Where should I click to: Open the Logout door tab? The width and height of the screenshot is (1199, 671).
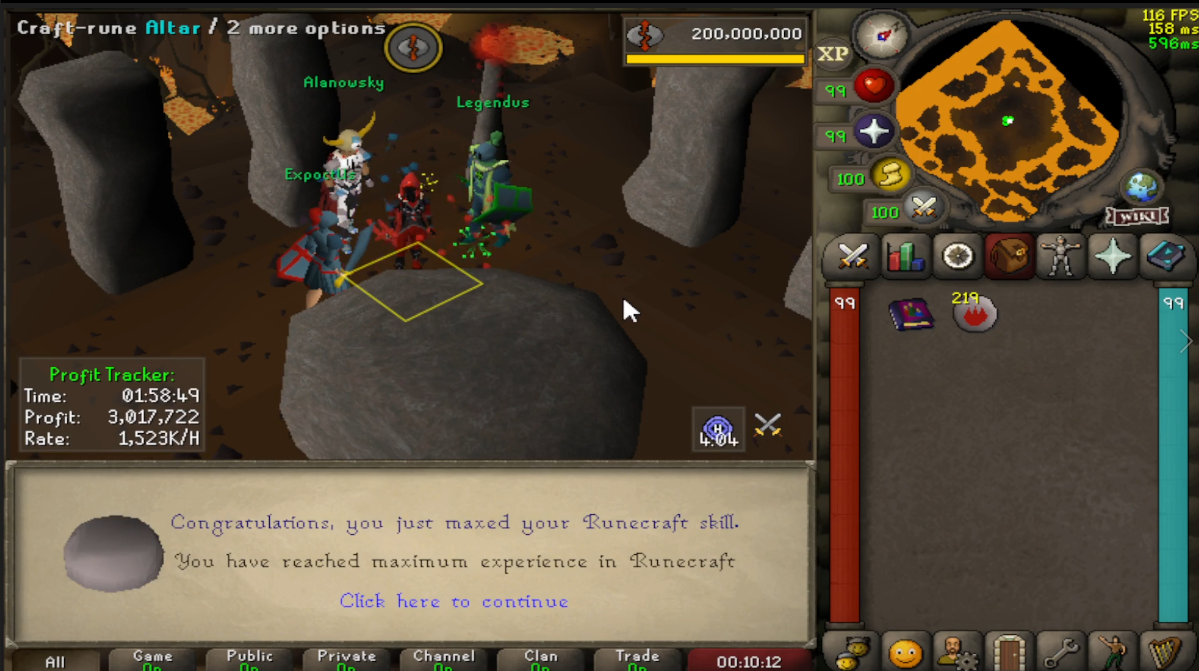[1008, 652]
